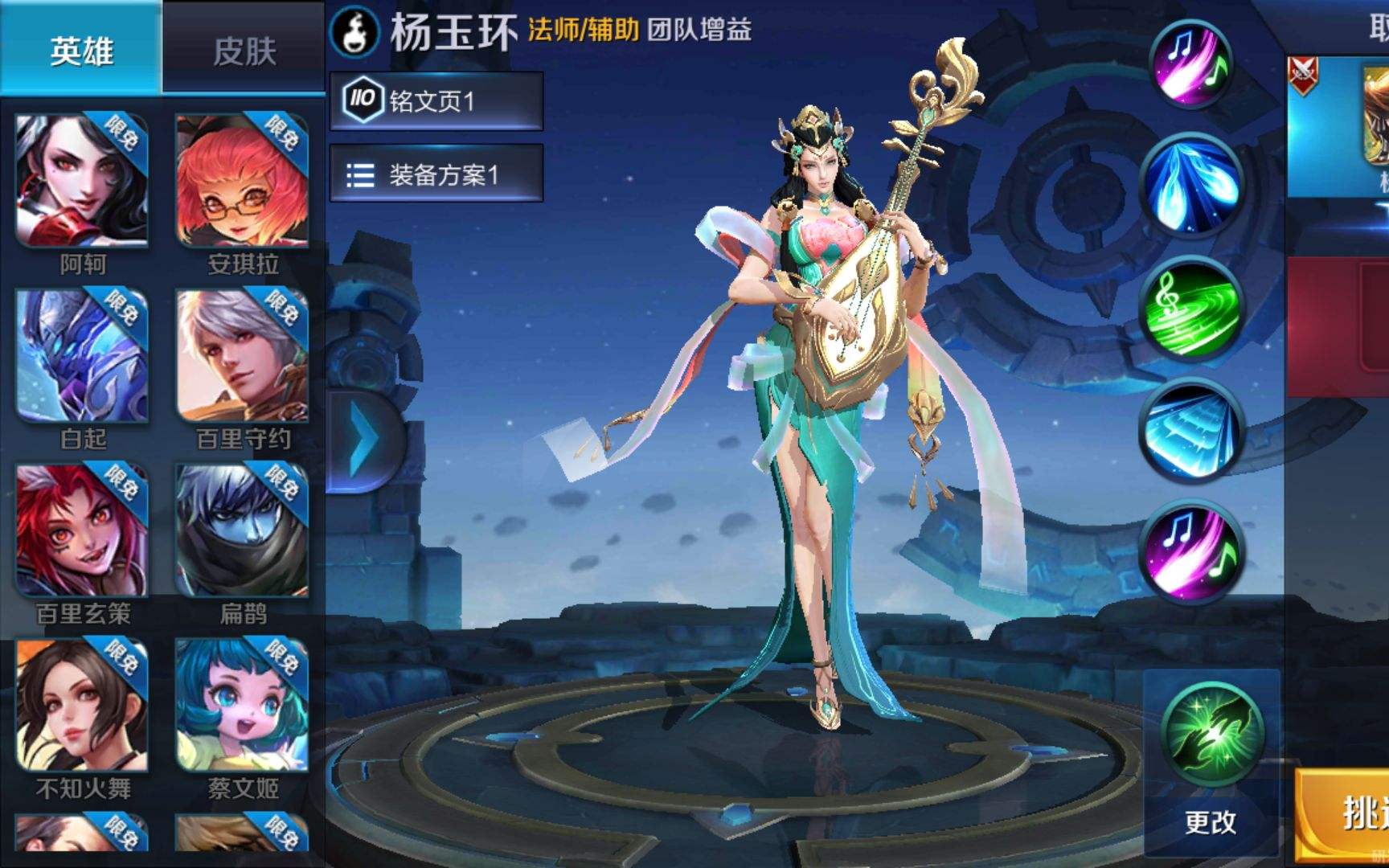View the green treble clef skill
Image resolution: width=1389 pixels, height=868 pixels.
point(1191,309)
